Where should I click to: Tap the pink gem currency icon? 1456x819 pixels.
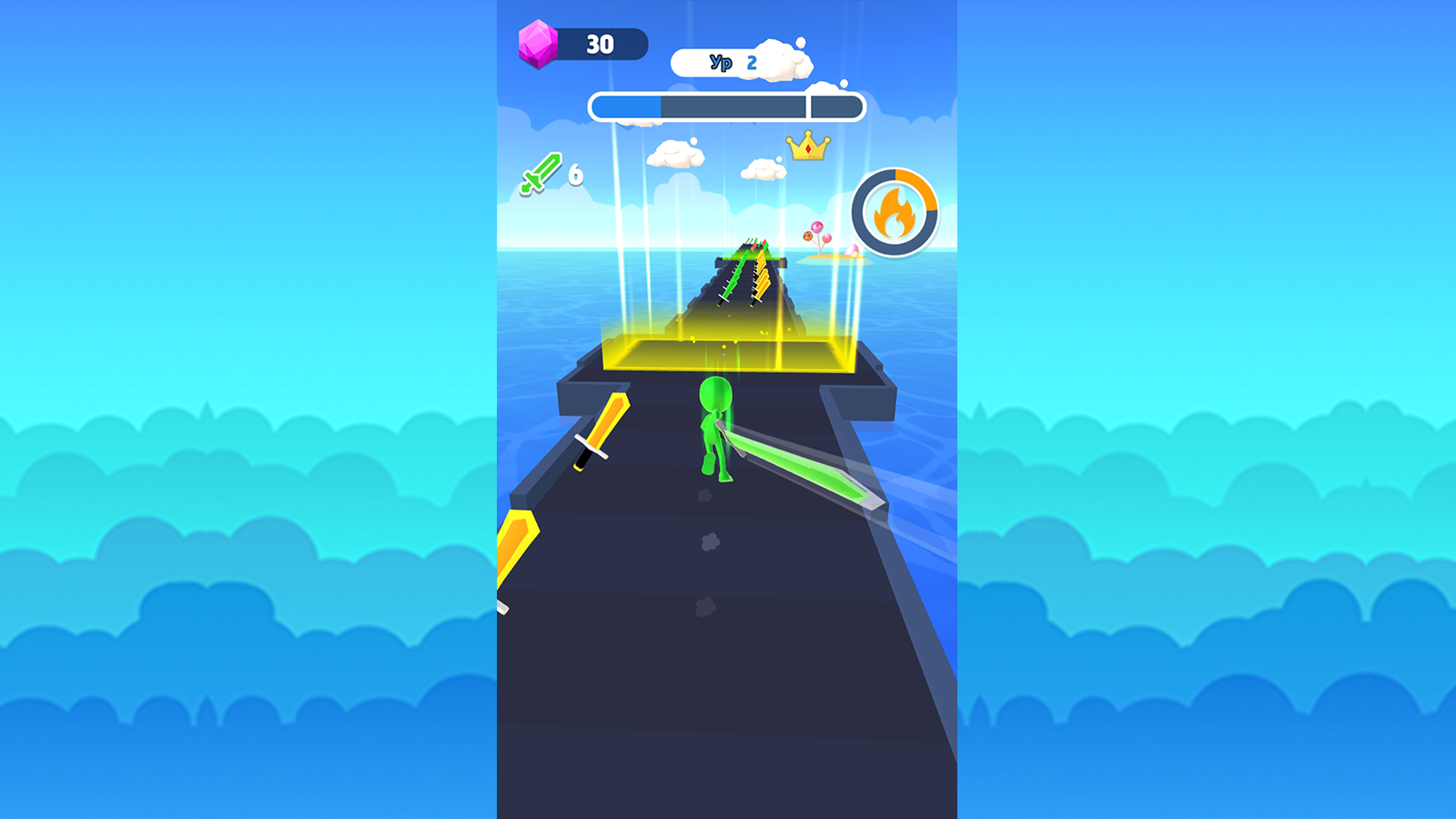[x=541, y=45]
